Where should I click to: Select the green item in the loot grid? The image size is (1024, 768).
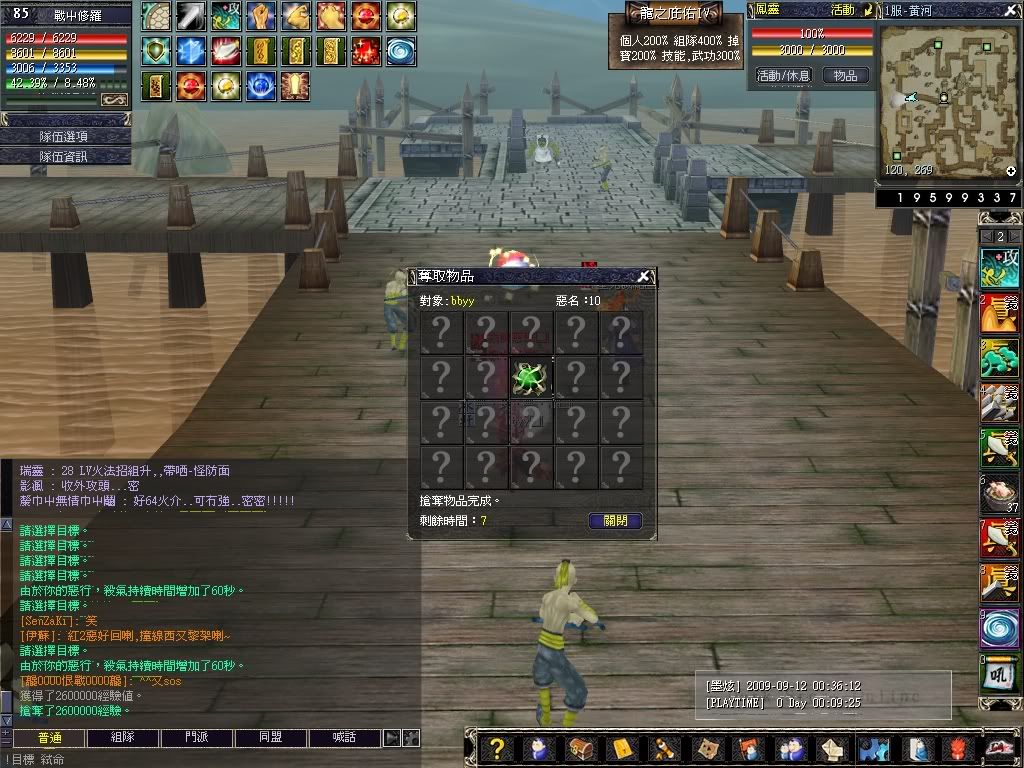tap(531, 378)
